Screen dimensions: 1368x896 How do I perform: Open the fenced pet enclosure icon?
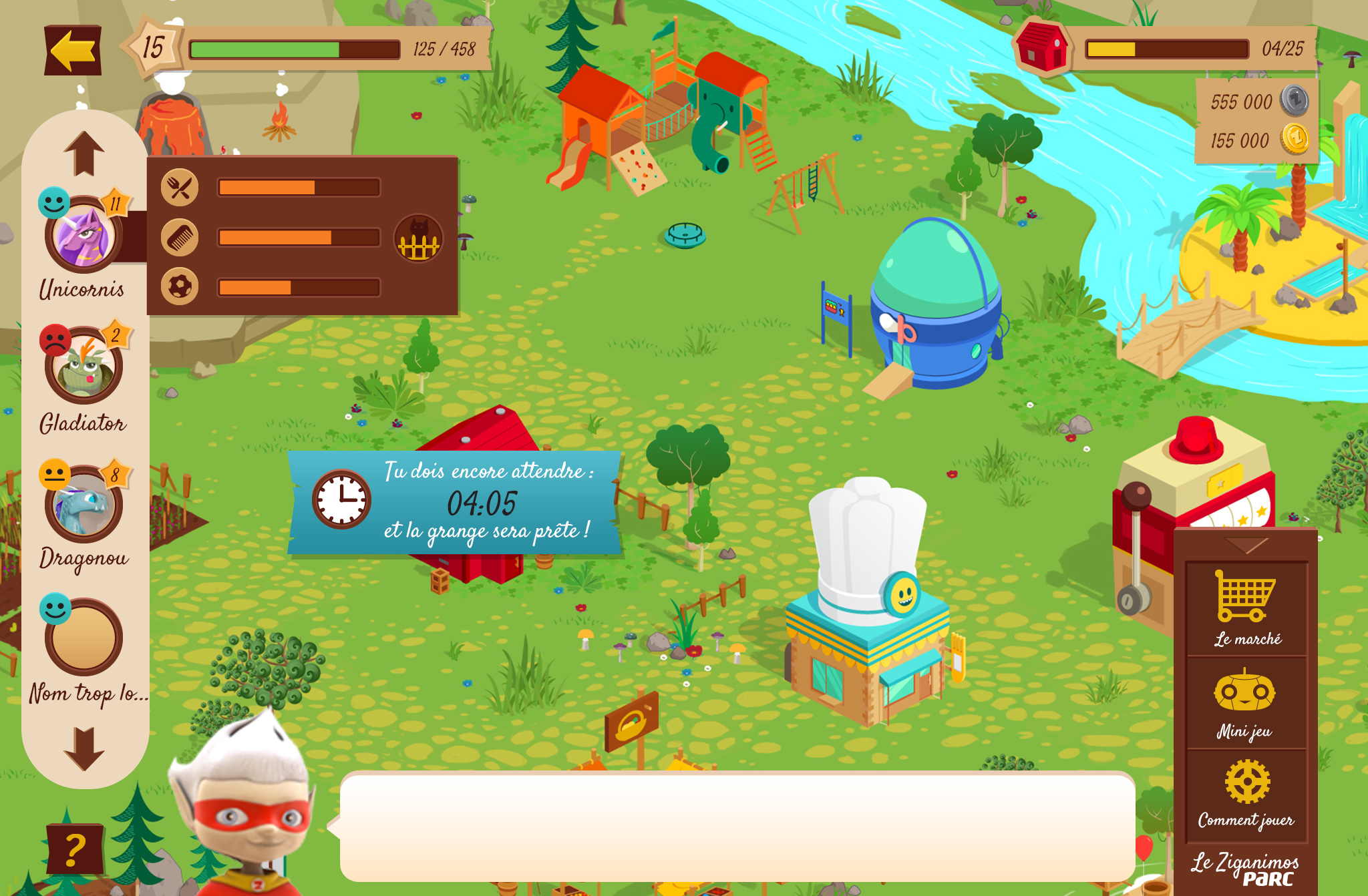coord(419,238)
